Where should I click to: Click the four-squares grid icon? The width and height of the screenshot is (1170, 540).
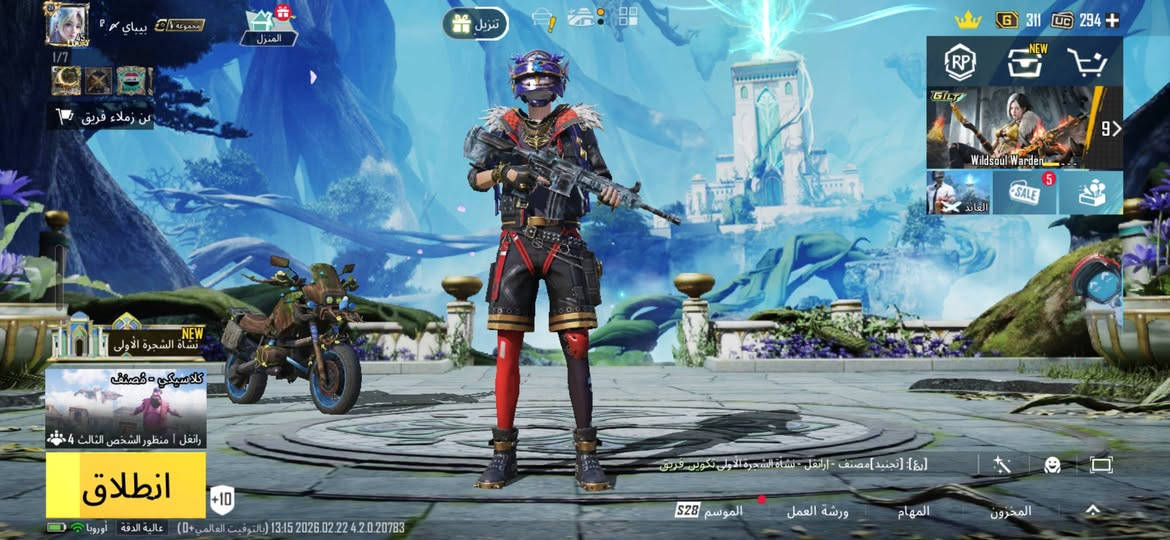pos(628,17)
